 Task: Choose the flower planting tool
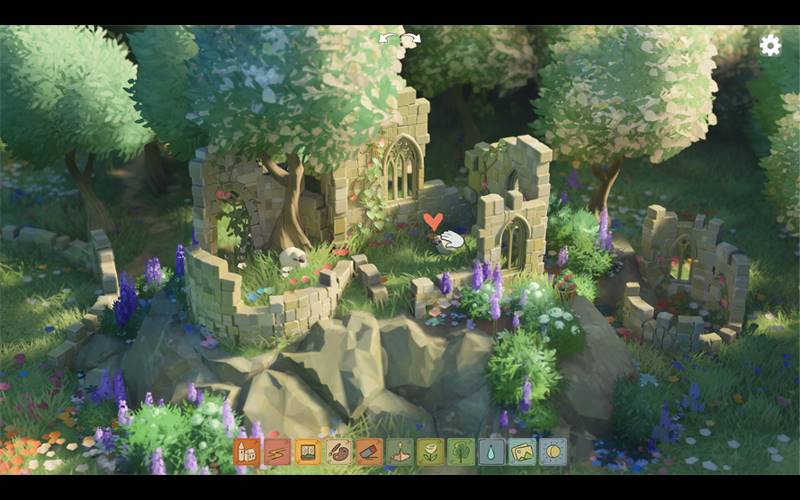430,452
